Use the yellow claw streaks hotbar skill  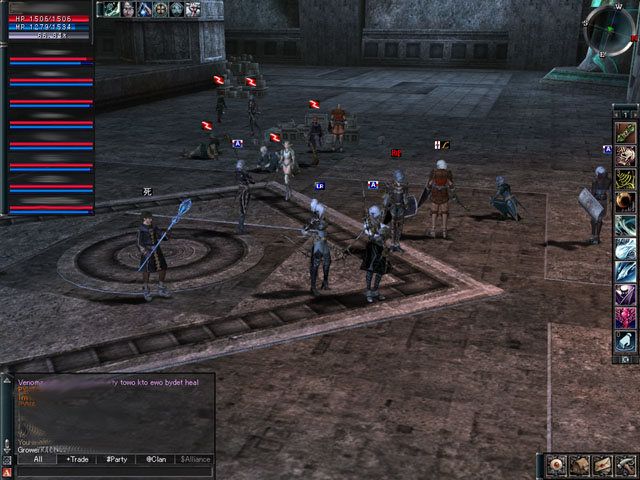pos(625,179)
